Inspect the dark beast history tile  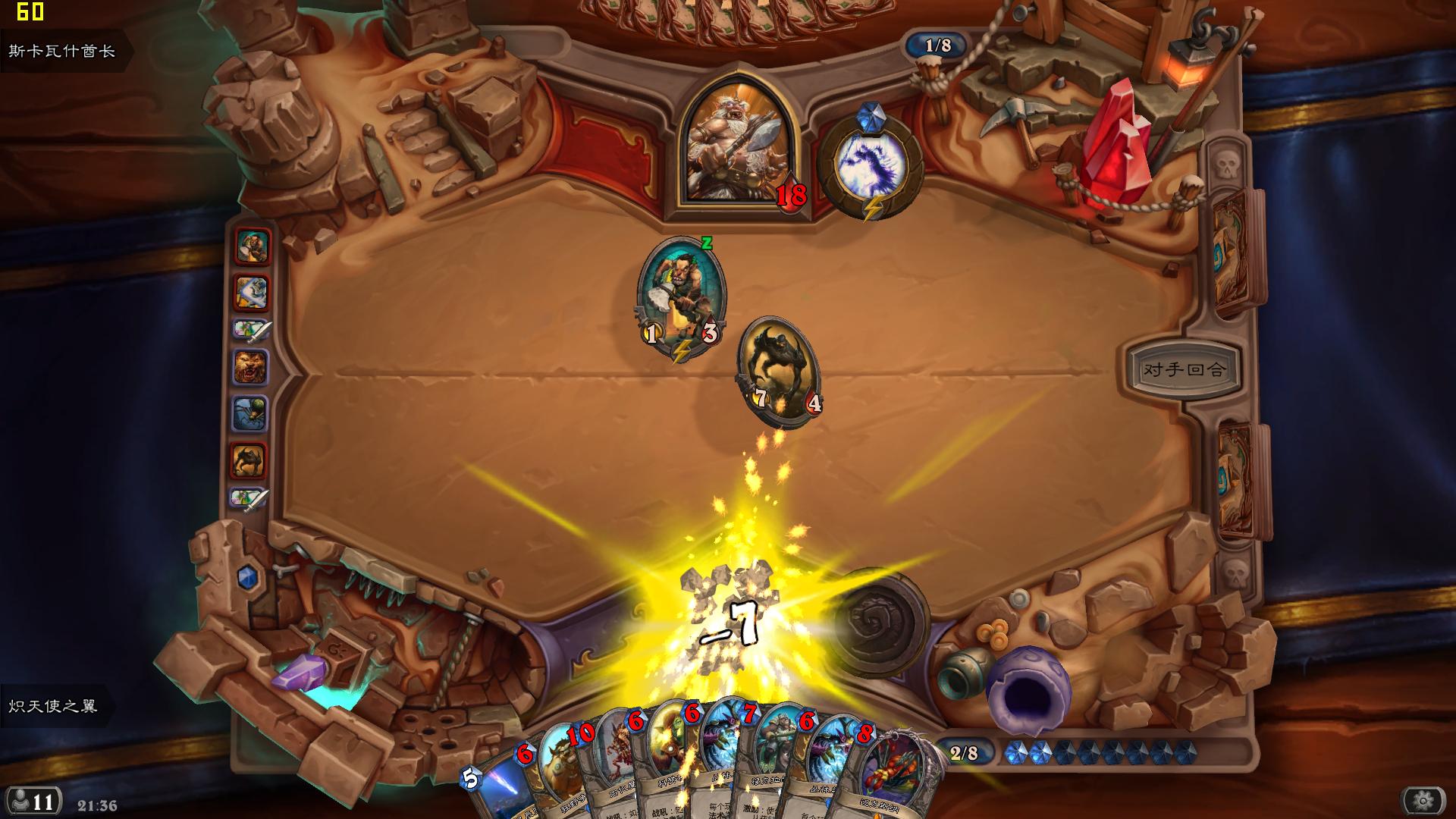click(x=249, y=460)
